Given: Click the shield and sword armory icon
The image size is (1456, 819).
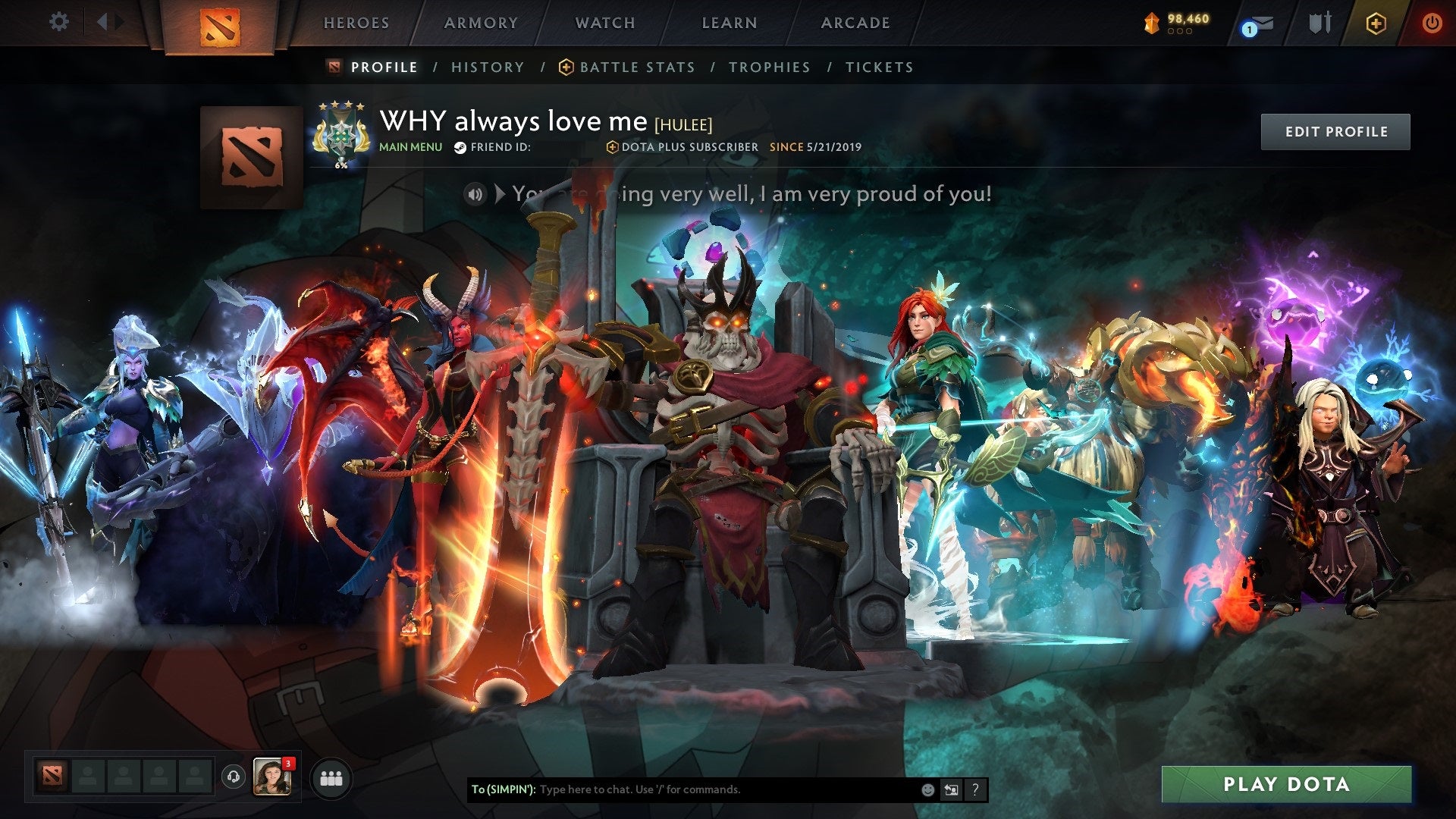Looking at the screenshot, I should tap(1318, 23).
